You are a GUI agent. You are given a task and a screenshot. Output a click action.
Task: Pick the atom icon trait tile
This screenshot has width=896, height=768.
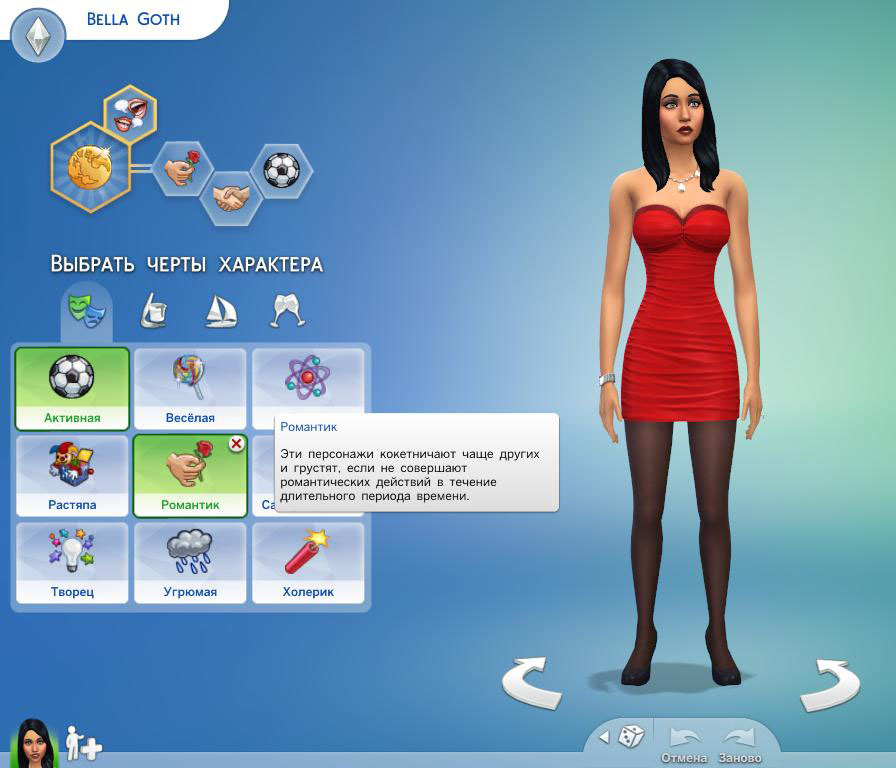click(x=308, y=378)
